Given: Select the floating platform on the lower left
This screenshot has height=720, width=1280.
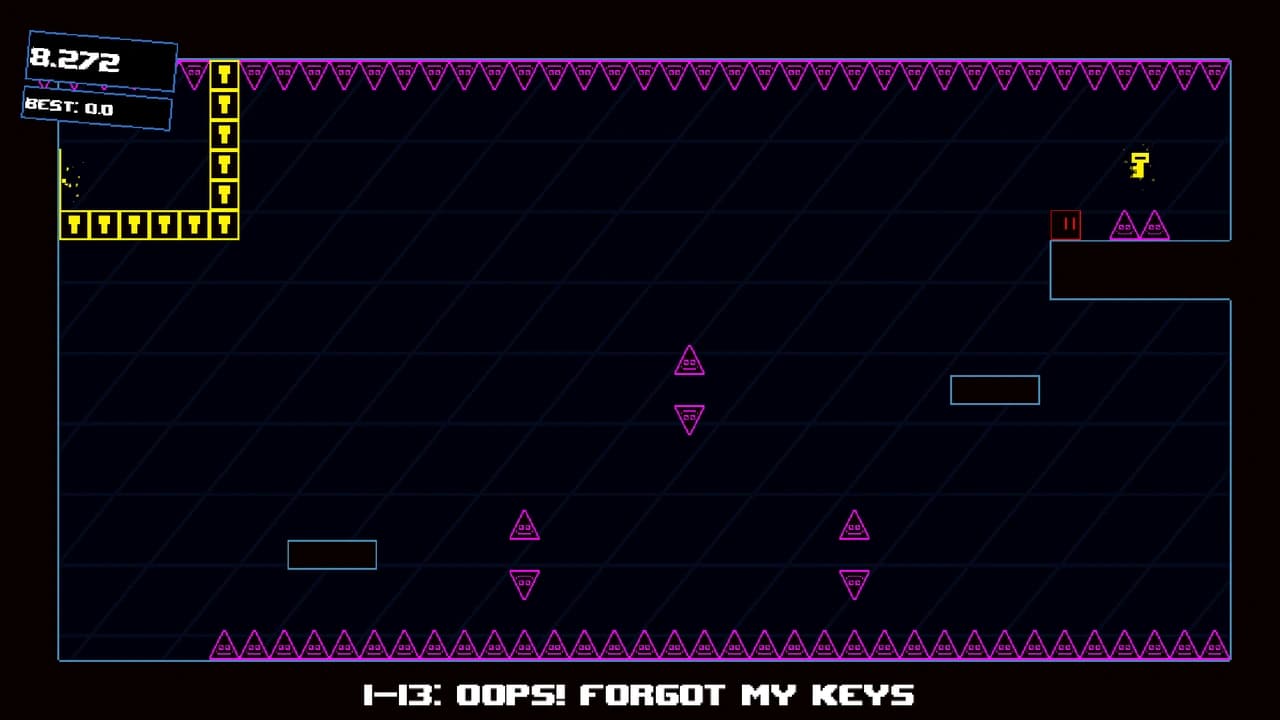Looking at the screenshot, I should coord(332,554).
